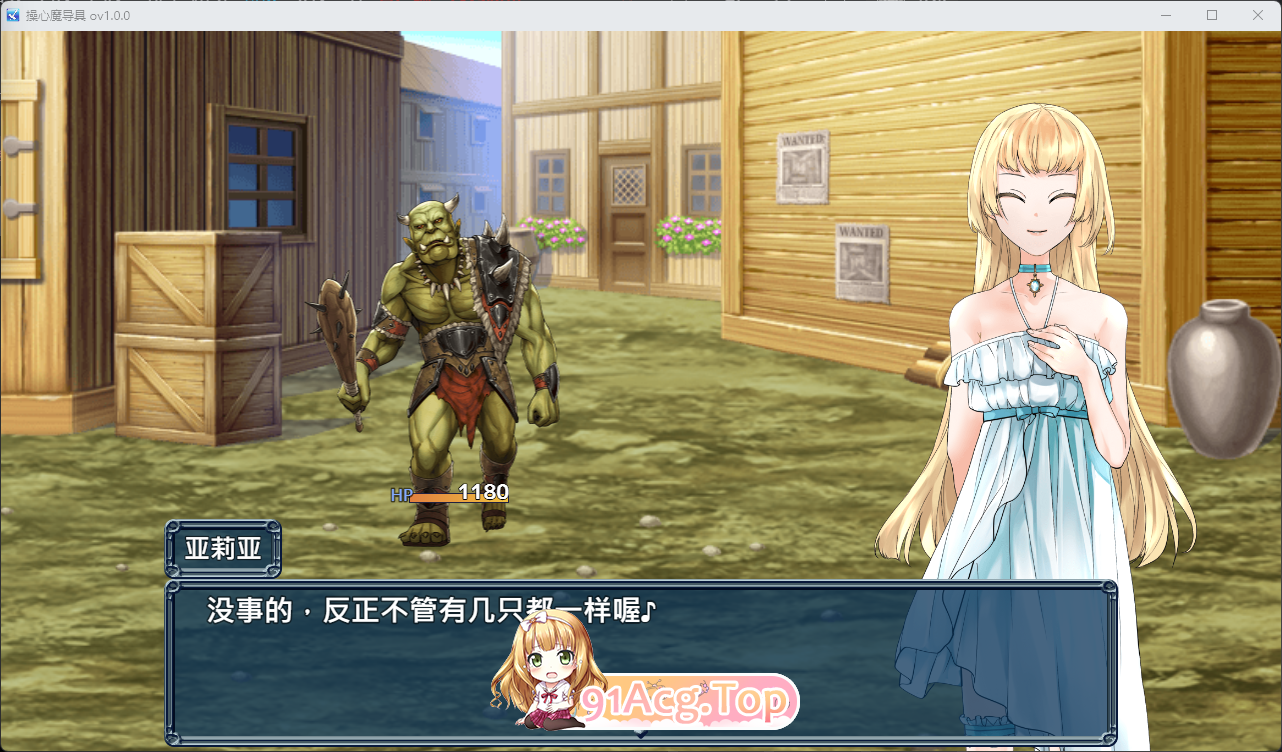
Task: Click the 亚莉亚 name plate
Action: (222, 546)
